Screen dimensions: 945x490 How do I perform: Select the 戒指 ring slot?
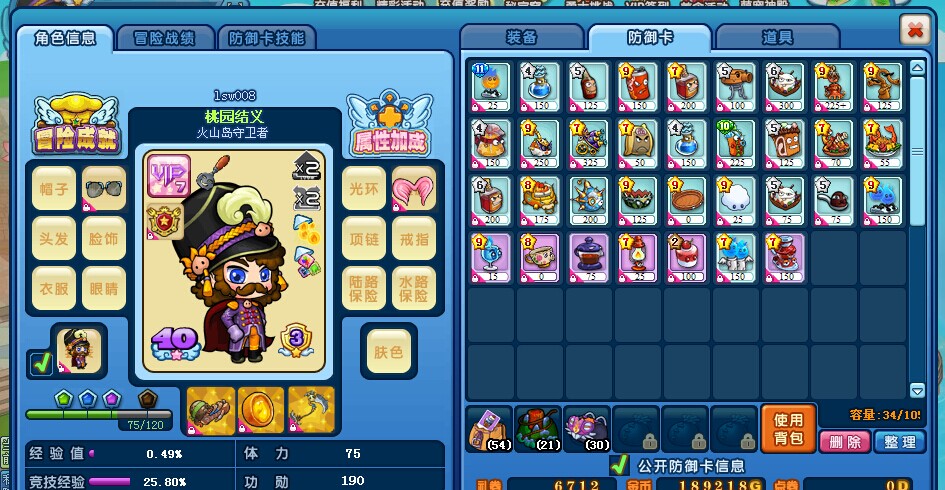tap(413, 237)
